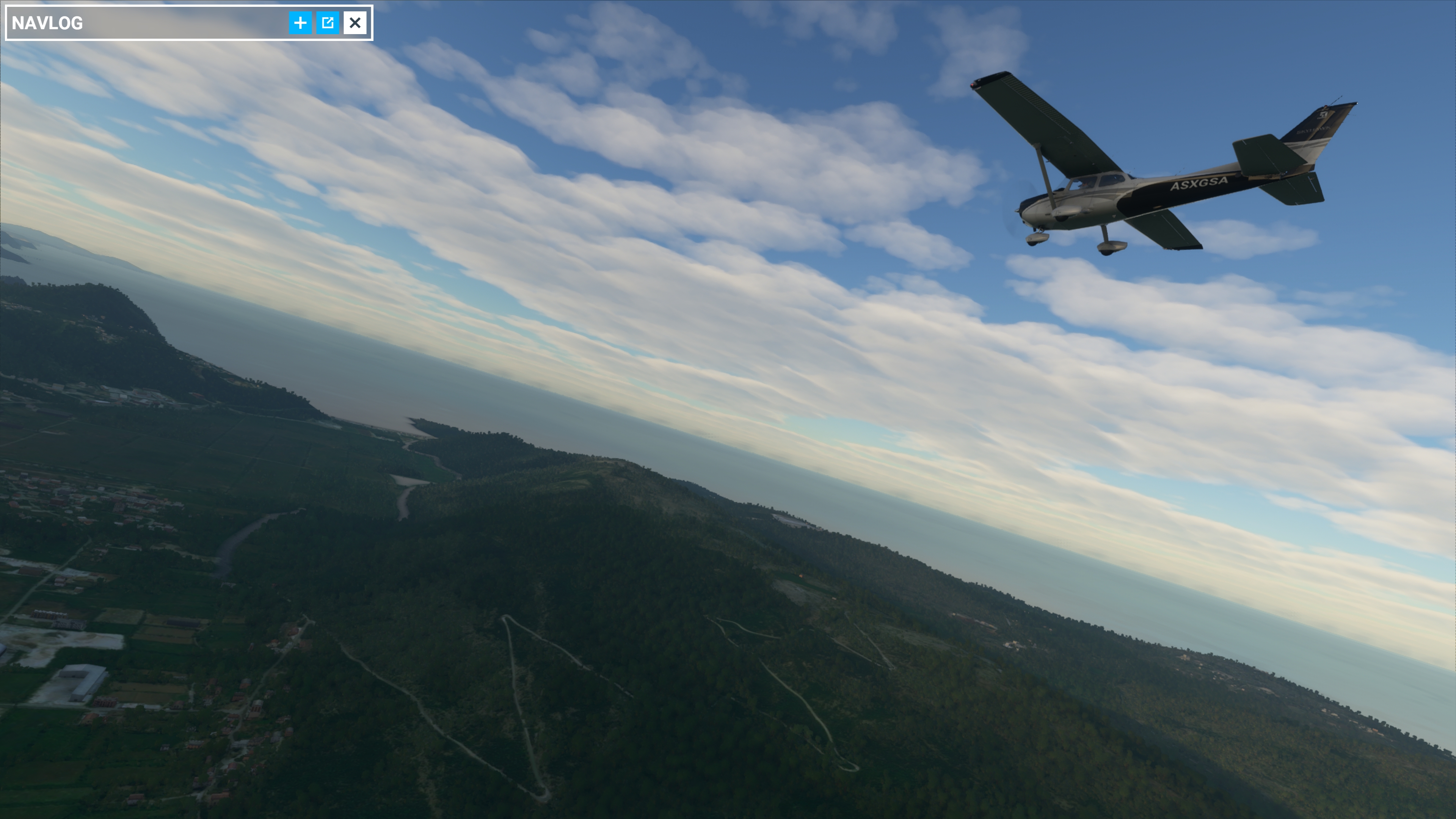Click the plus icon on the NAVLOG bar
This screenshot has height=819, width=1456.
(300, 23)
